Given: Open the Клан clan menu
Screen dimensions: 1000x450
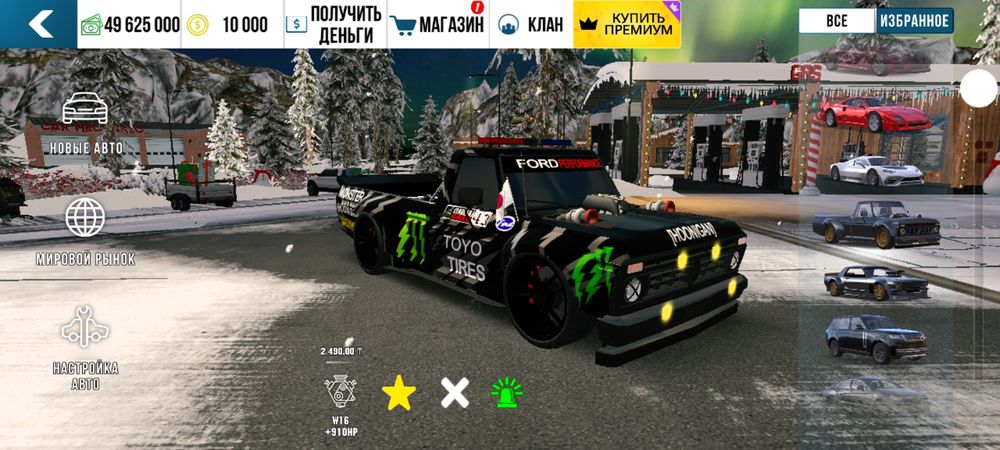Looking at the screenshot, I should coord(531,24).
